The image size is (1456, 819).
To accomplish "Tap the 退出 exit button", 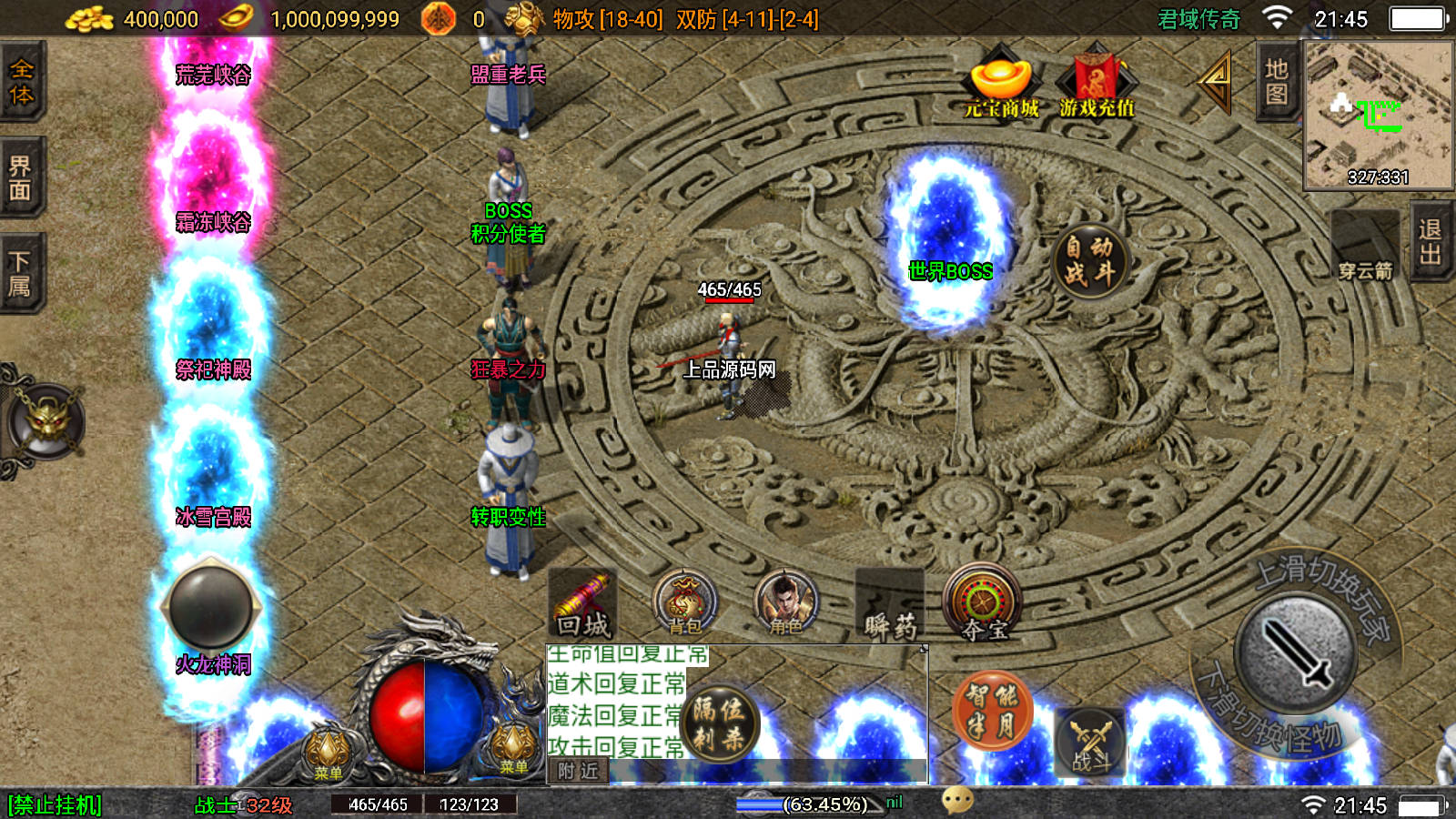I will click(x=1431, y=242).
